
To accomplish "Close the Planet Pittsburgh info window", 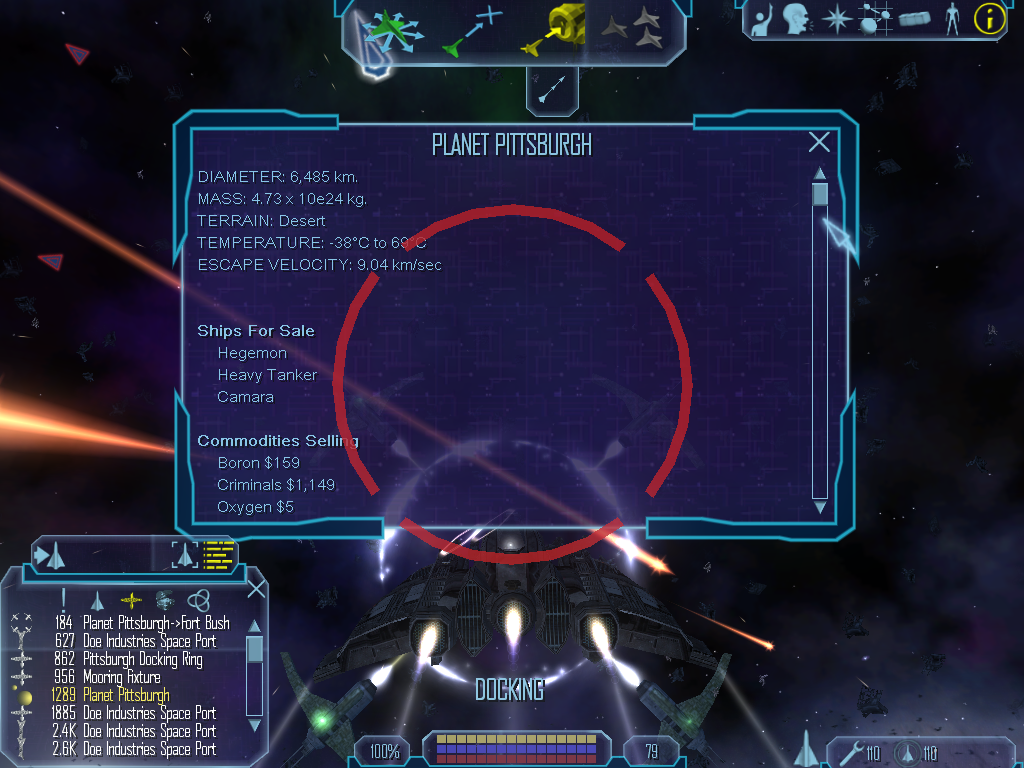I will (x=819, y=143).
